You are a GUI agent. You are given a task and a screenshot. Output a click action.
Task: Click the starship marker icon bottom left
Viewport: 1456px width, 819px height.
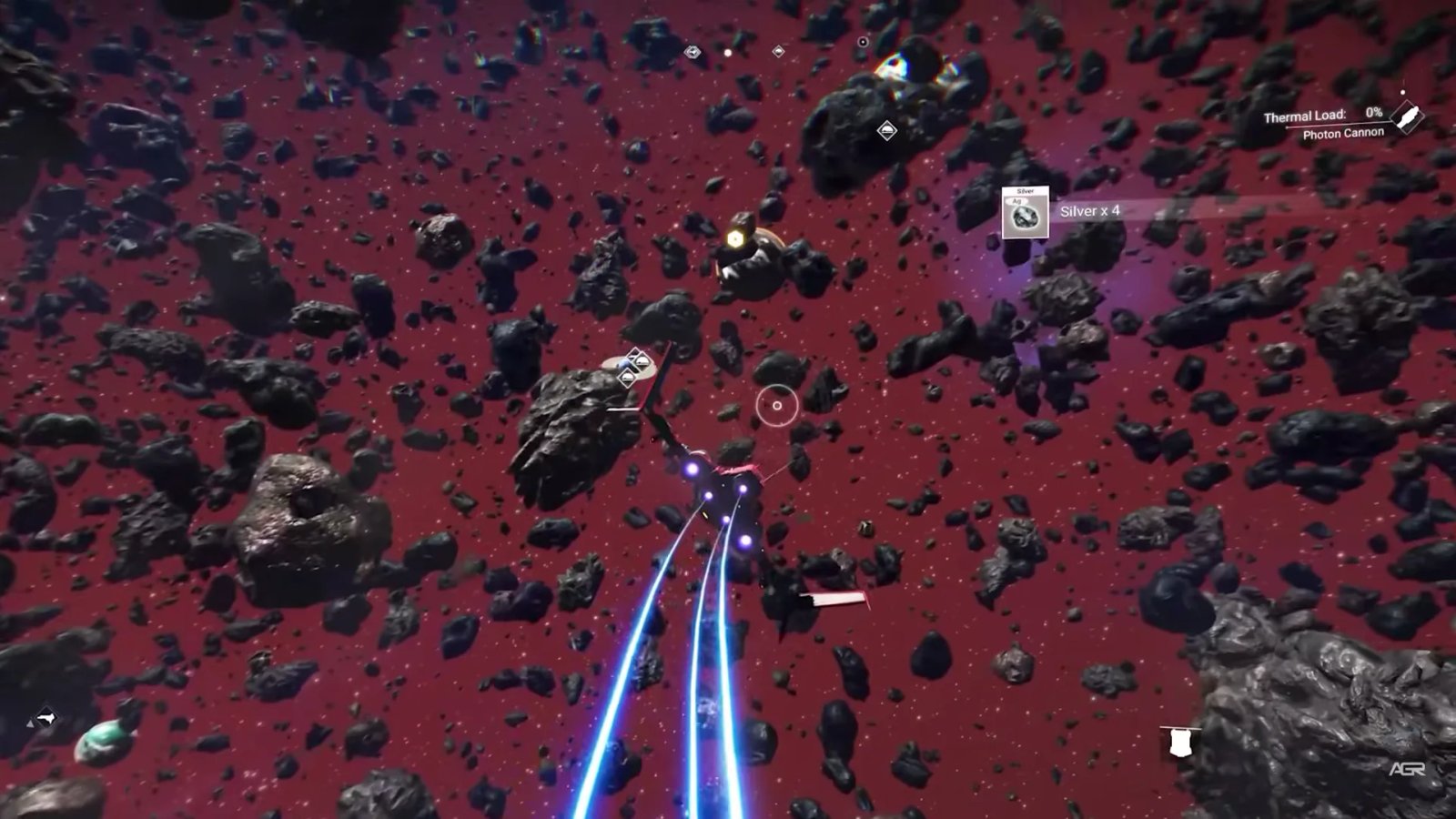coord(47,717)
